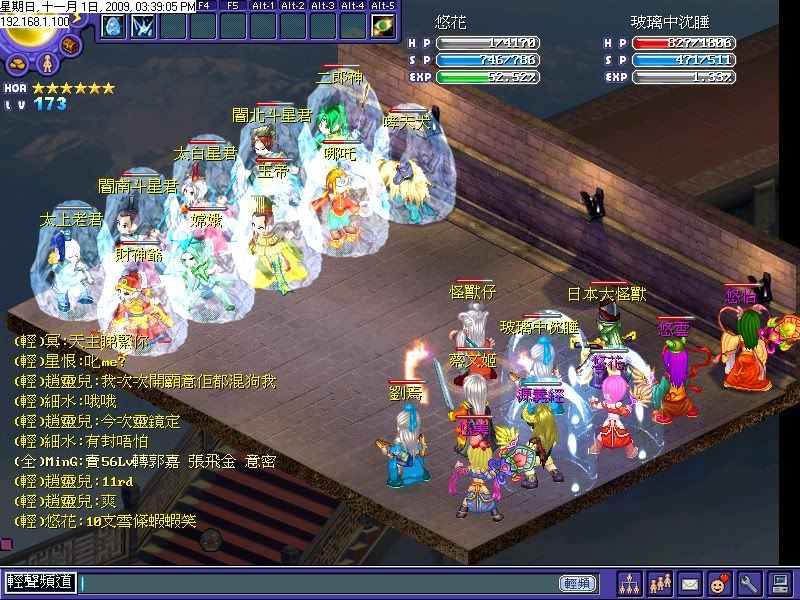Open the organization tree chart icon
This screenshot has width=800, height=600.
[629, 582]
